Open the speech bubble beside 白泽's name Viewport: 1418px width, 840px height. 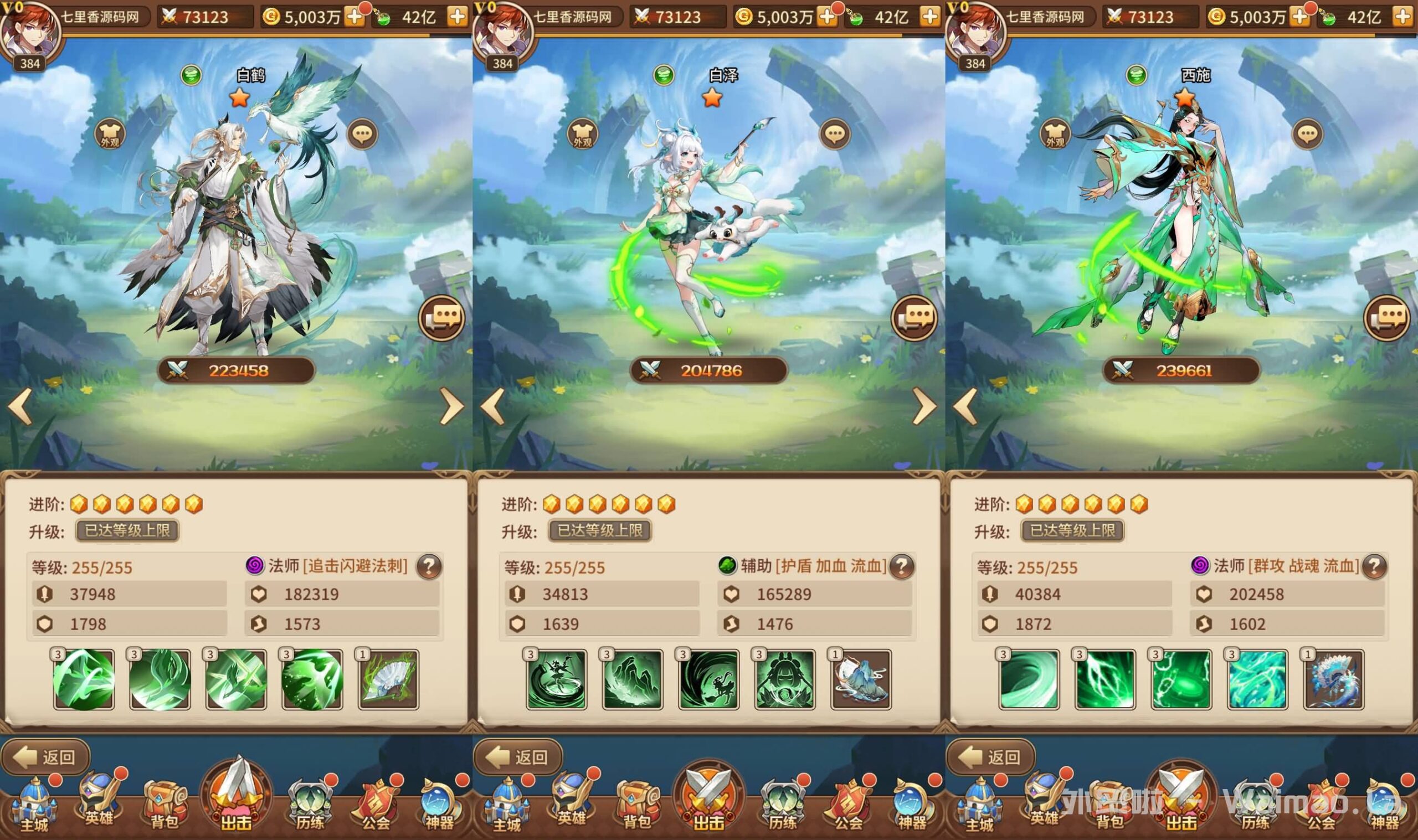pyautogui.click(x=834, y=135)
